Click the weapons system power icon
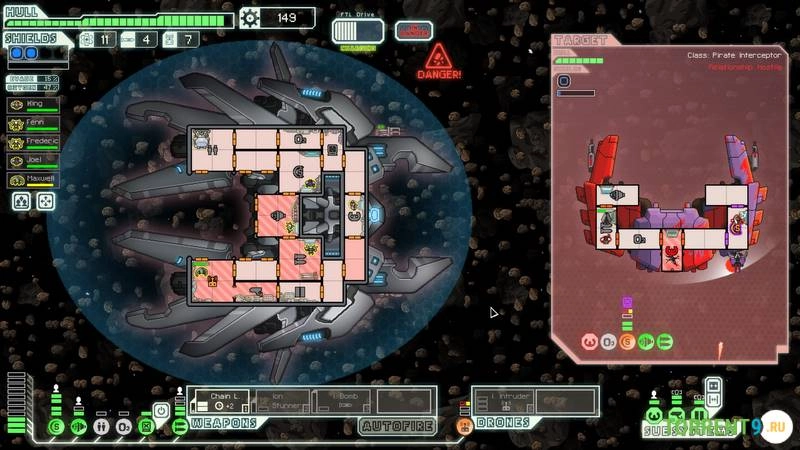The width and height of the screenshot is (800, 450). coord(181,427)
